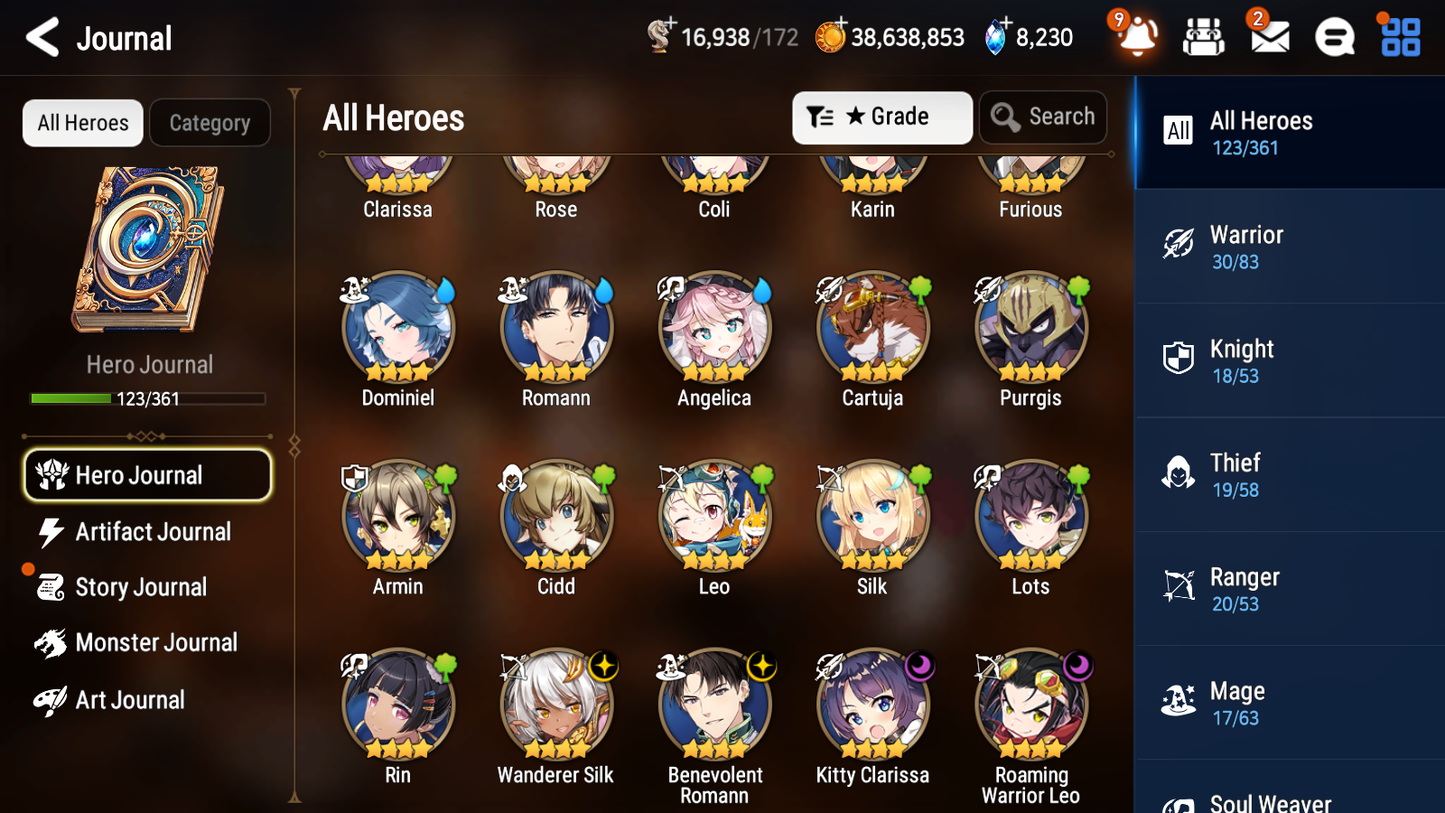Image resolution: width=1445 pixels, height=813 pixels.
Task: Open the inventory icon in the top bar
Action: click(x=1203, y=37)
